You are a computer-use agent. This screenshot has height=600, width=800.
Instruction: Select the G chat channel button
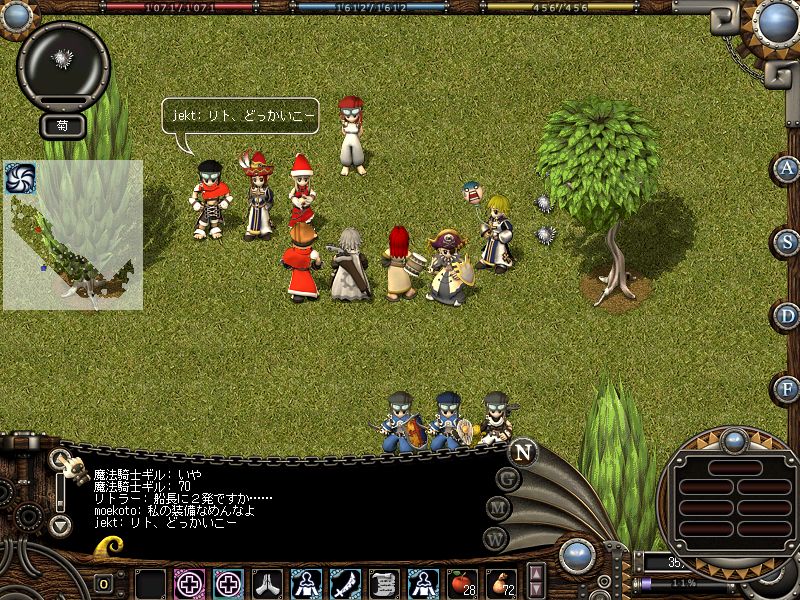point(508,478)
